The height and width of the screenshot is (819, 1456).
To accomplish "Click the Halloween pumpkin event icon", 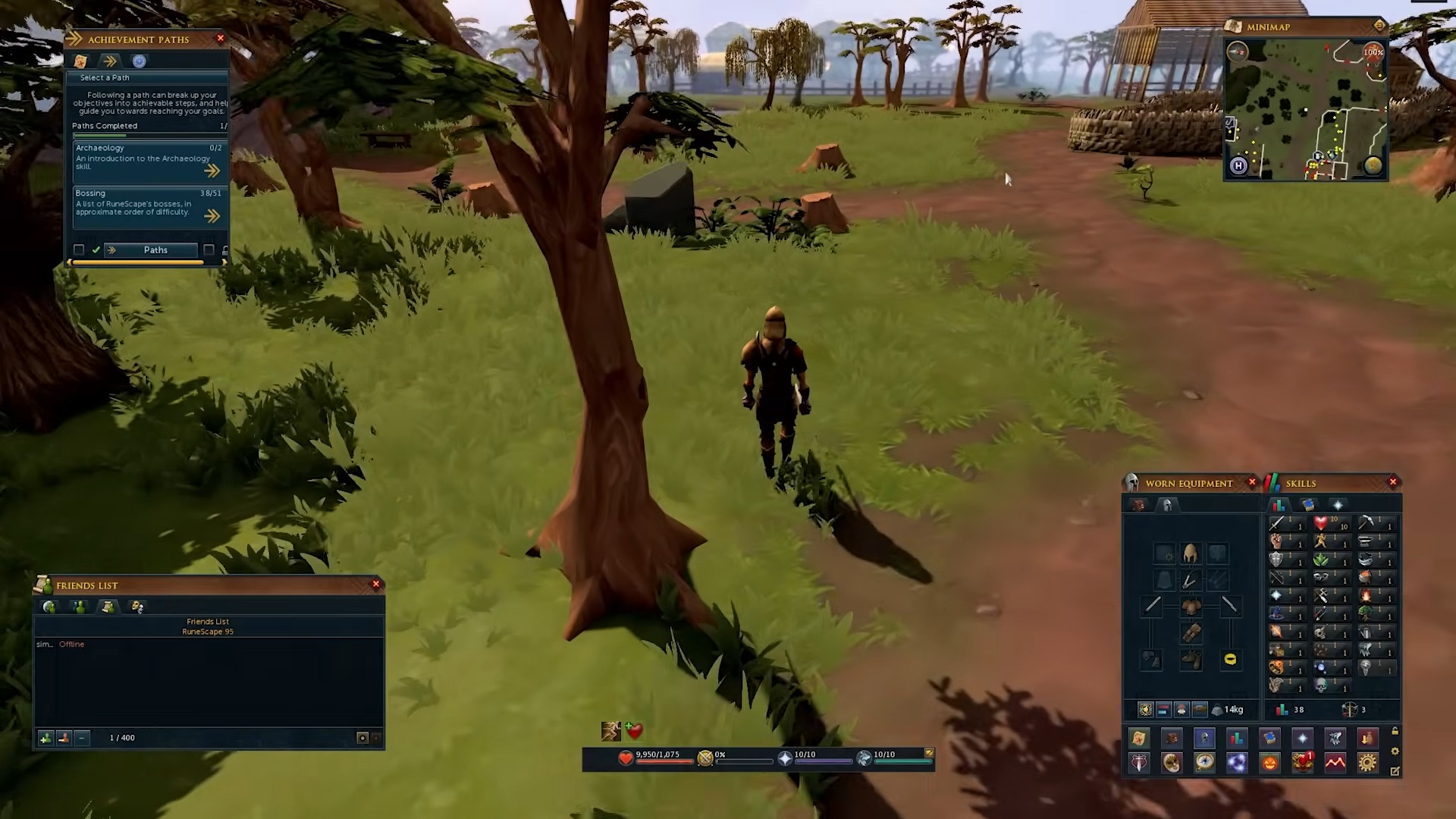I will pyautogui.click(x=1269, y=763).
